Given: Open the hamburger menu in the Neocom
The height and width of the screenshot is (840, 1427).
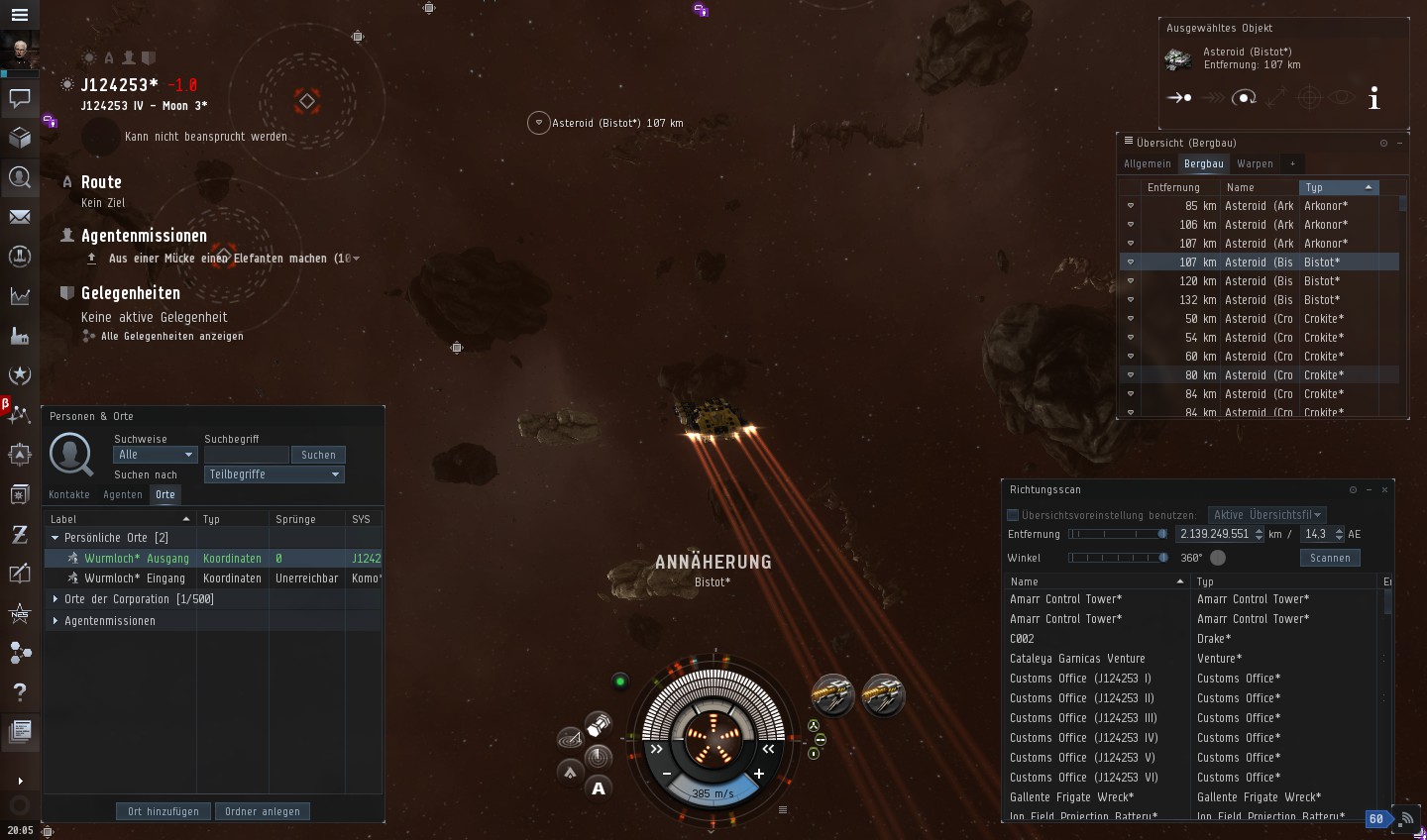Looking at the screenshot, I should 19,15.
